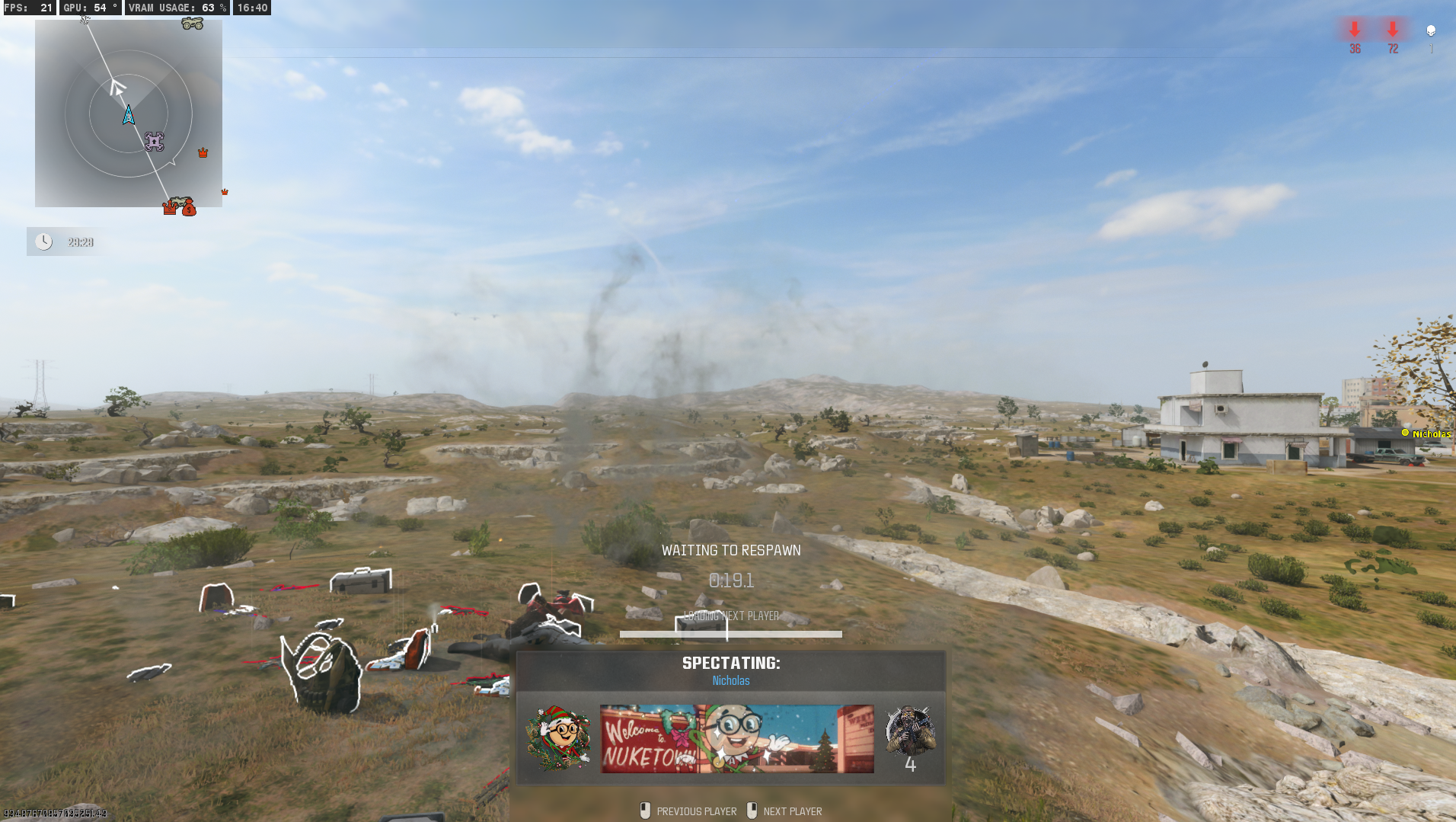
Task: Click the red arrow icon labeled 72
Action: [1393, 30]
